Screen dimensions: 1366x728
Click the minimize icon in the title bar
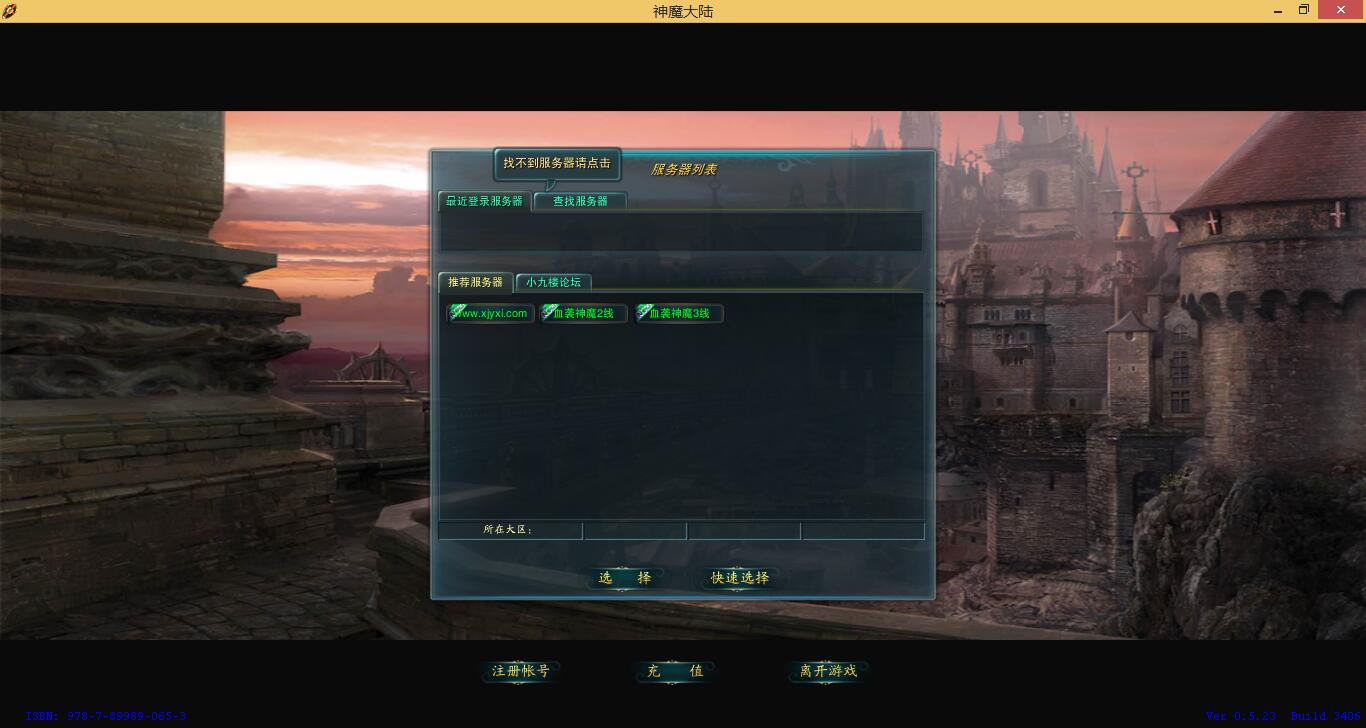point(1277,10)
